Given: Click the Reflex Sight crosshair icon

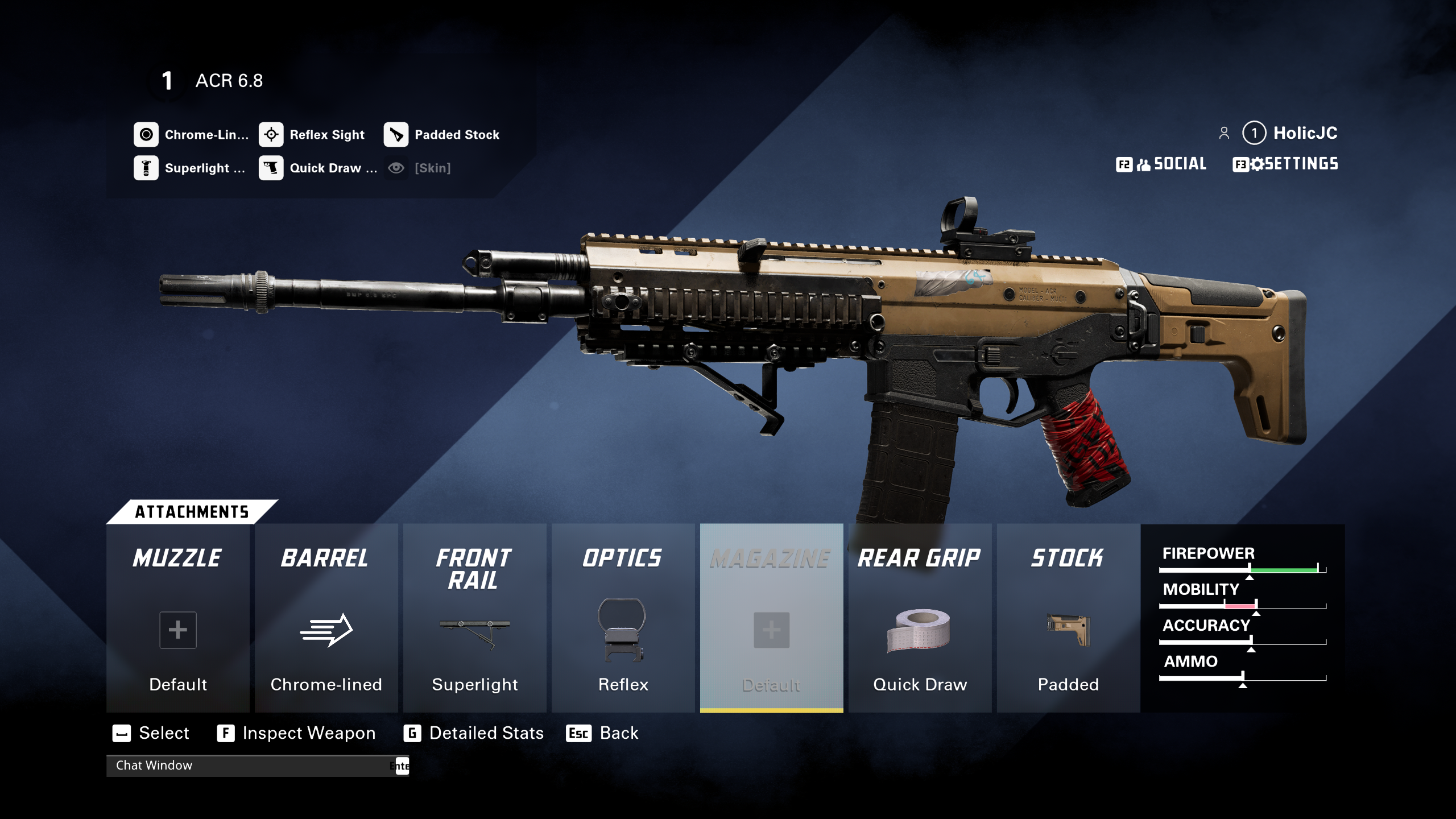Looking at the screenshot, I should coord(271,134).
